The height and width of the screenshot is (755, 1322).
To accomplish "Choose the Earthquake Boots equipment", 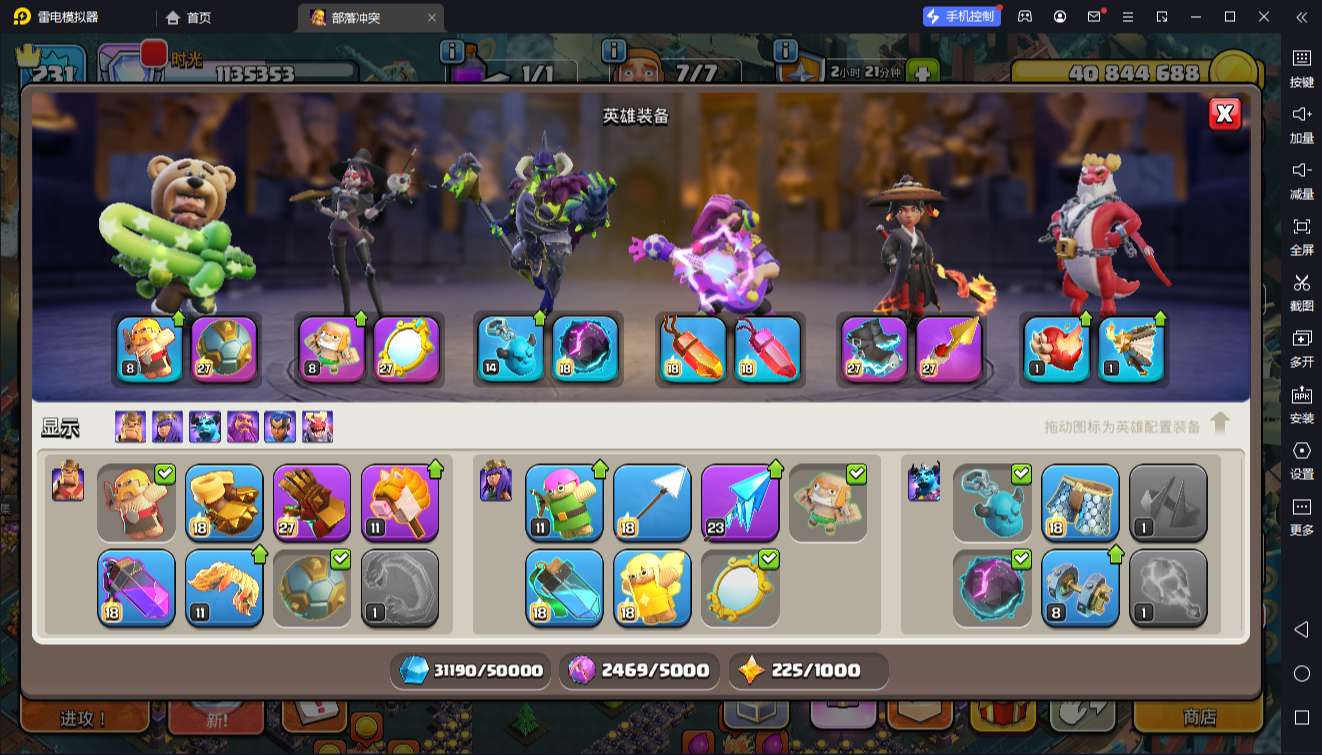I will (x=224, y=502).
